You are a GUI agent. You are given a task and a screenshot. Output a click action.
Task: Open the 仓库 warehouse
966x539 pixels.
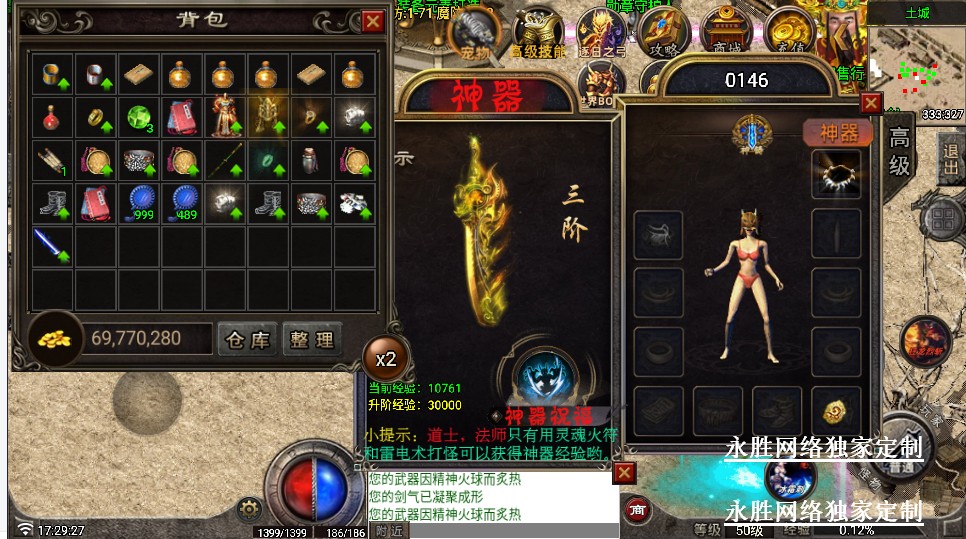pyautogui.click(x=248, y=339)
